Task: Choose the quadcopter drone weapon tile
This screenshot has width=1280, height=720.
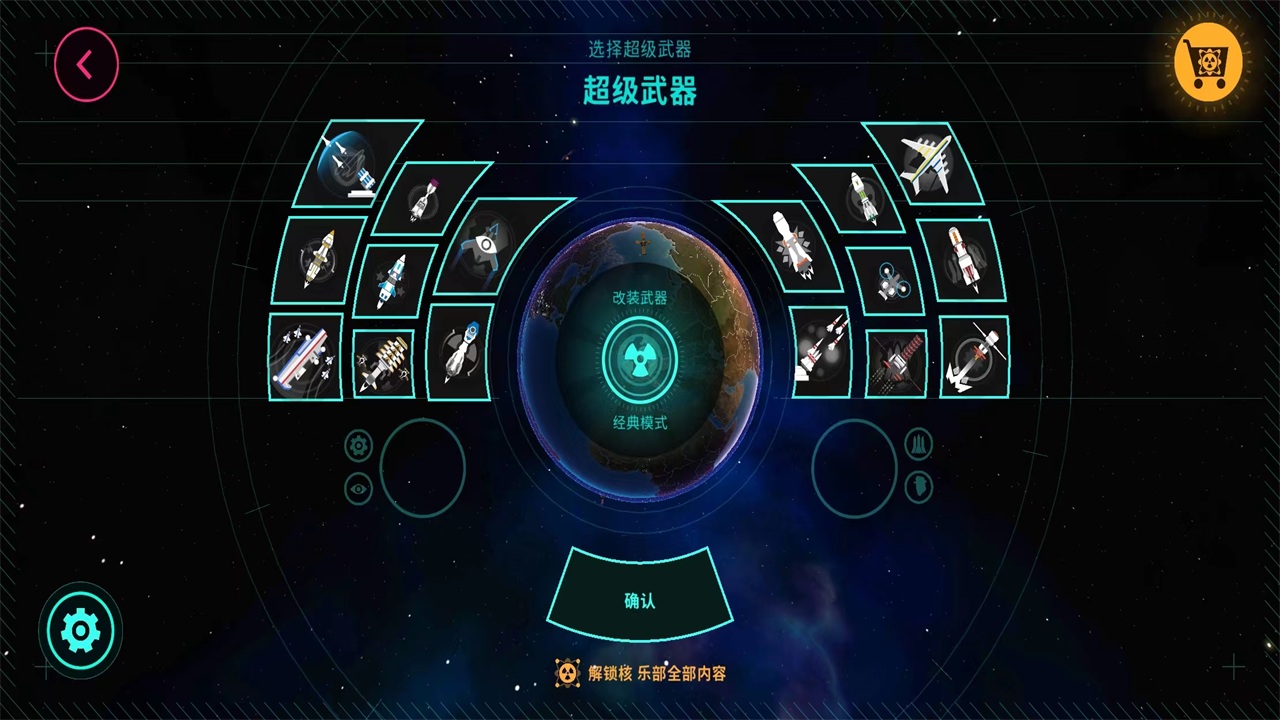Action: click(x=887, y=281)
